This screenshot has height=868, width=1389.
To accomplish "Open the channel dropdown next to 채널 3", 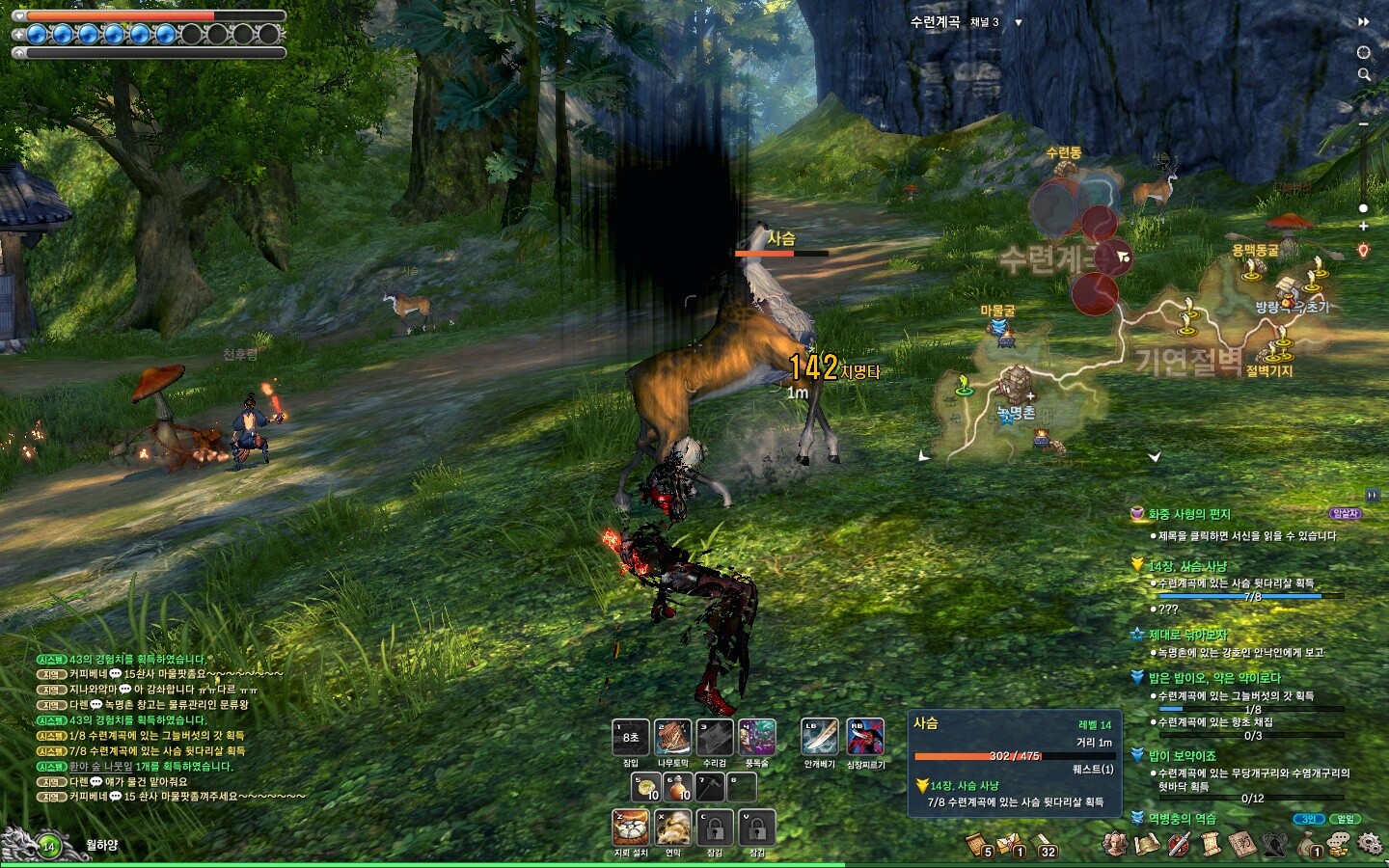I will pyautogui.click(x=1019, y=22).
